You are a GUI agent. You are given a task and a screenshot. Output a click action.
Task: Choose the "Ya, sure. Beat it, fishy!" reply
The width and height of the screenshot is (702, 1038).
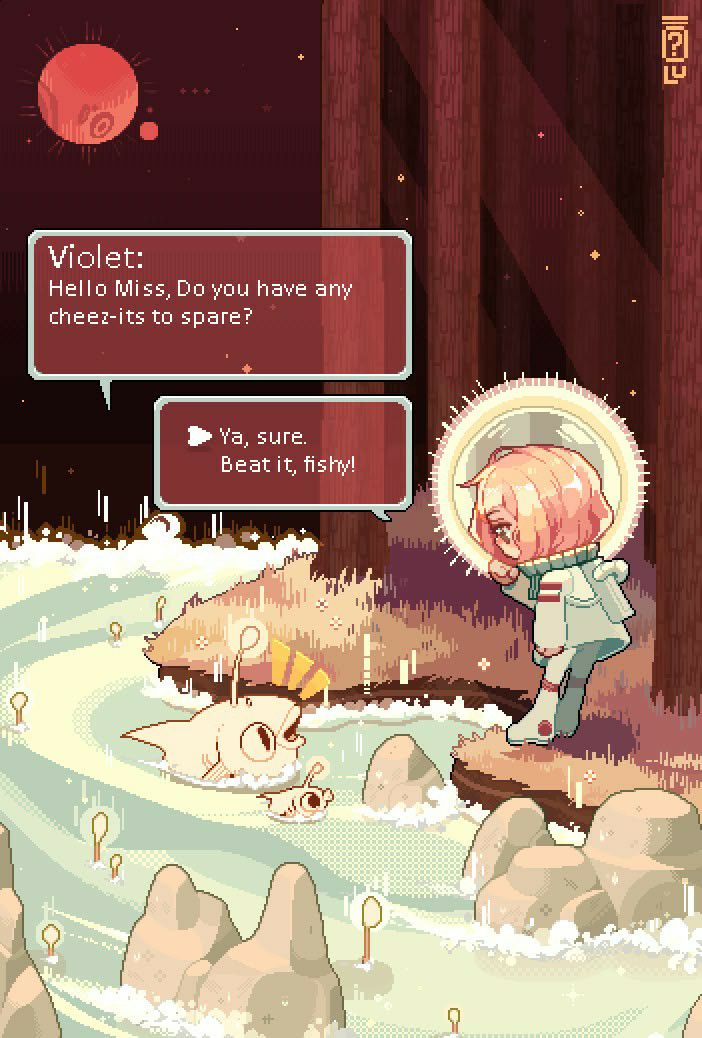point(287,451)
